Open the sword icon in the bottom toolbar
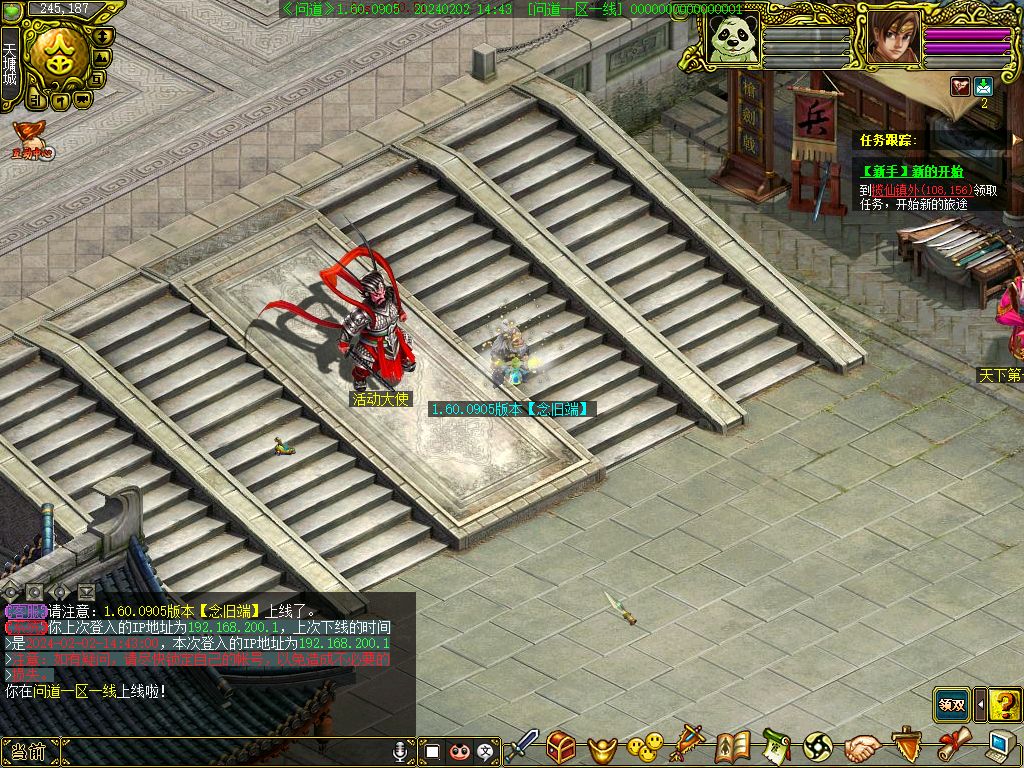 pyautogui.click(x=523, y=746)
